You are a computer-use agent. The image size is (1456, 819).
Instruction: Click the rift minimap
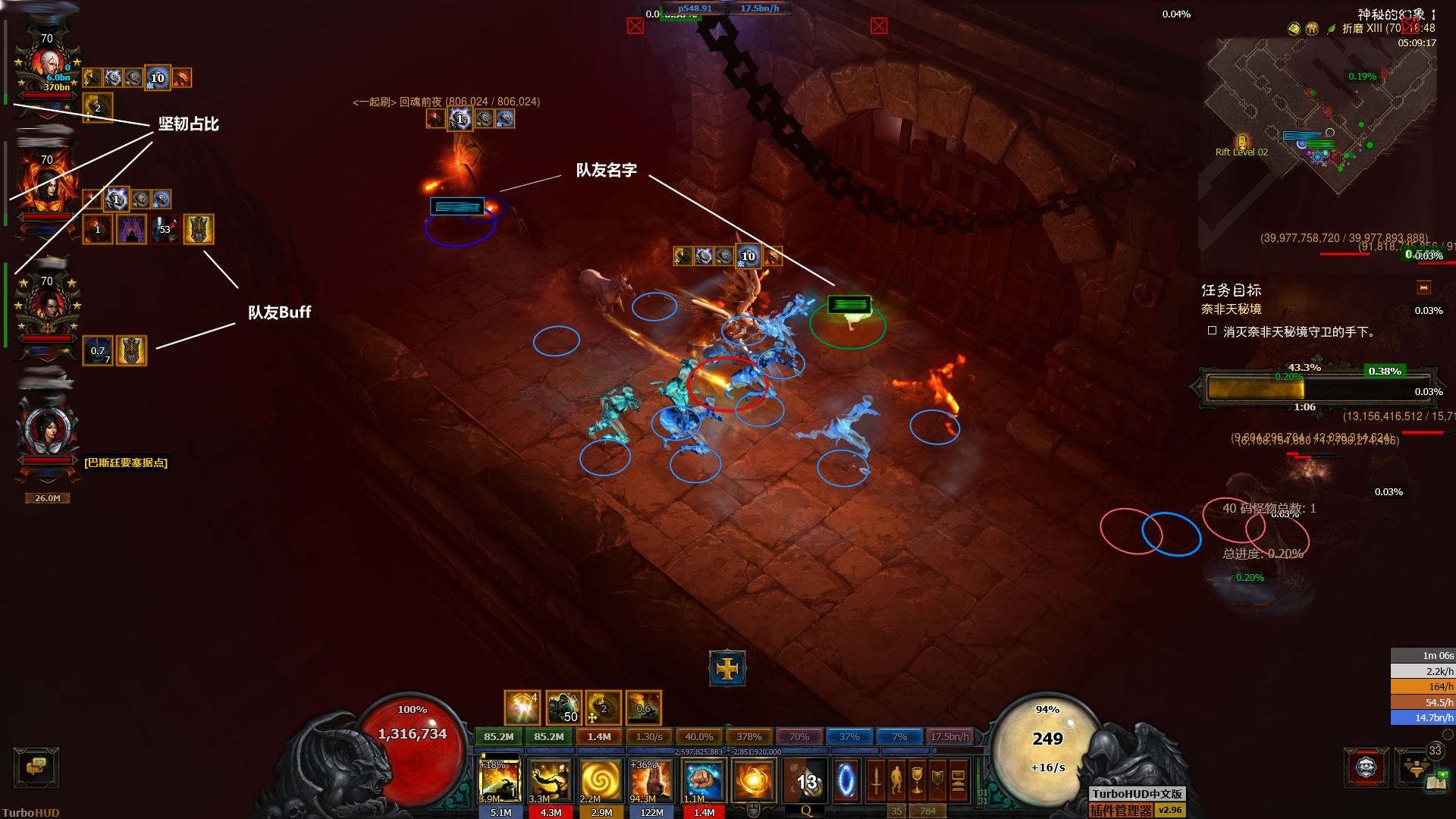tap(1319, 114)
